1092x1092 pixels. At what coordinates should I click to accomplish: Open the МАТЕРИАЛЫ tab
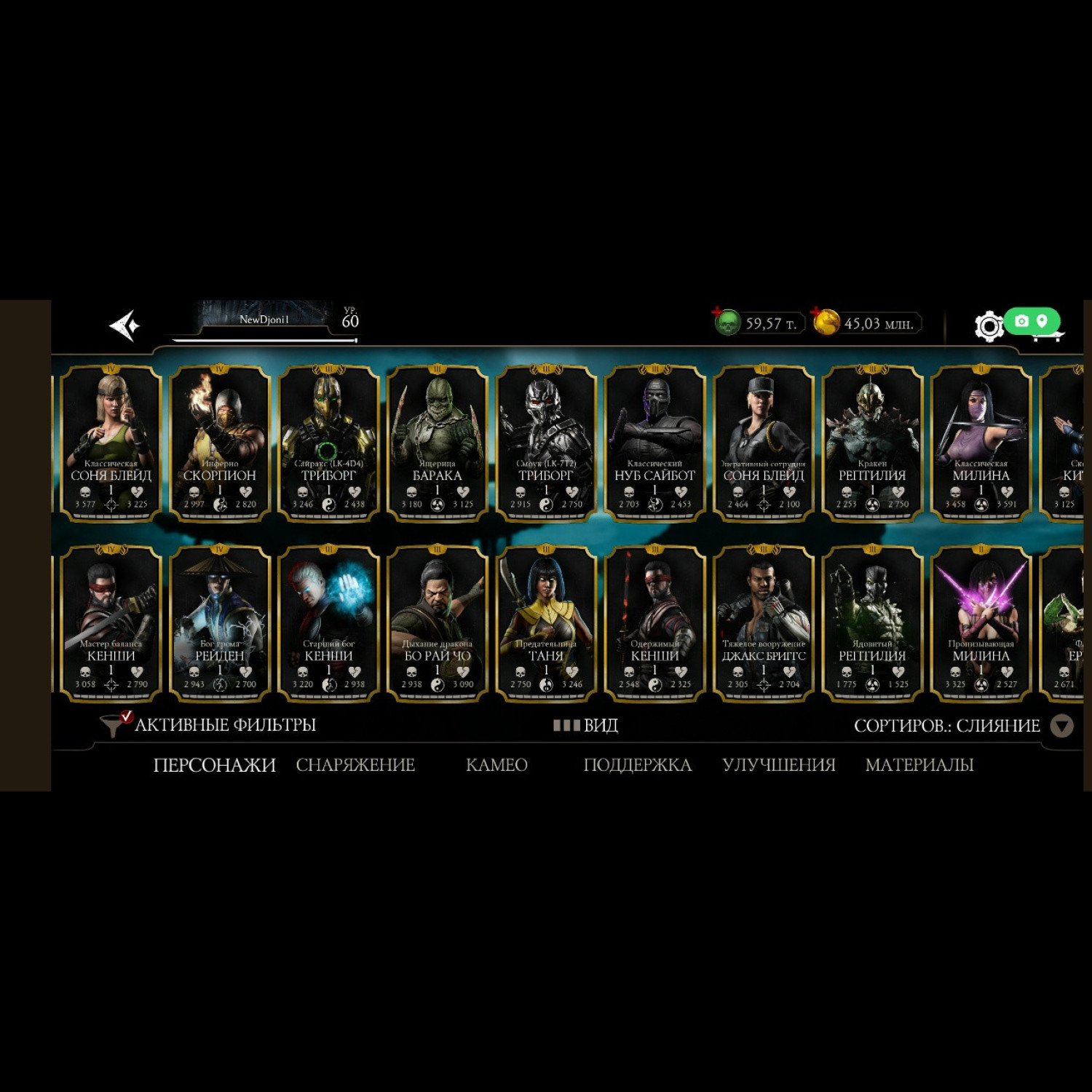pos(919,765)
